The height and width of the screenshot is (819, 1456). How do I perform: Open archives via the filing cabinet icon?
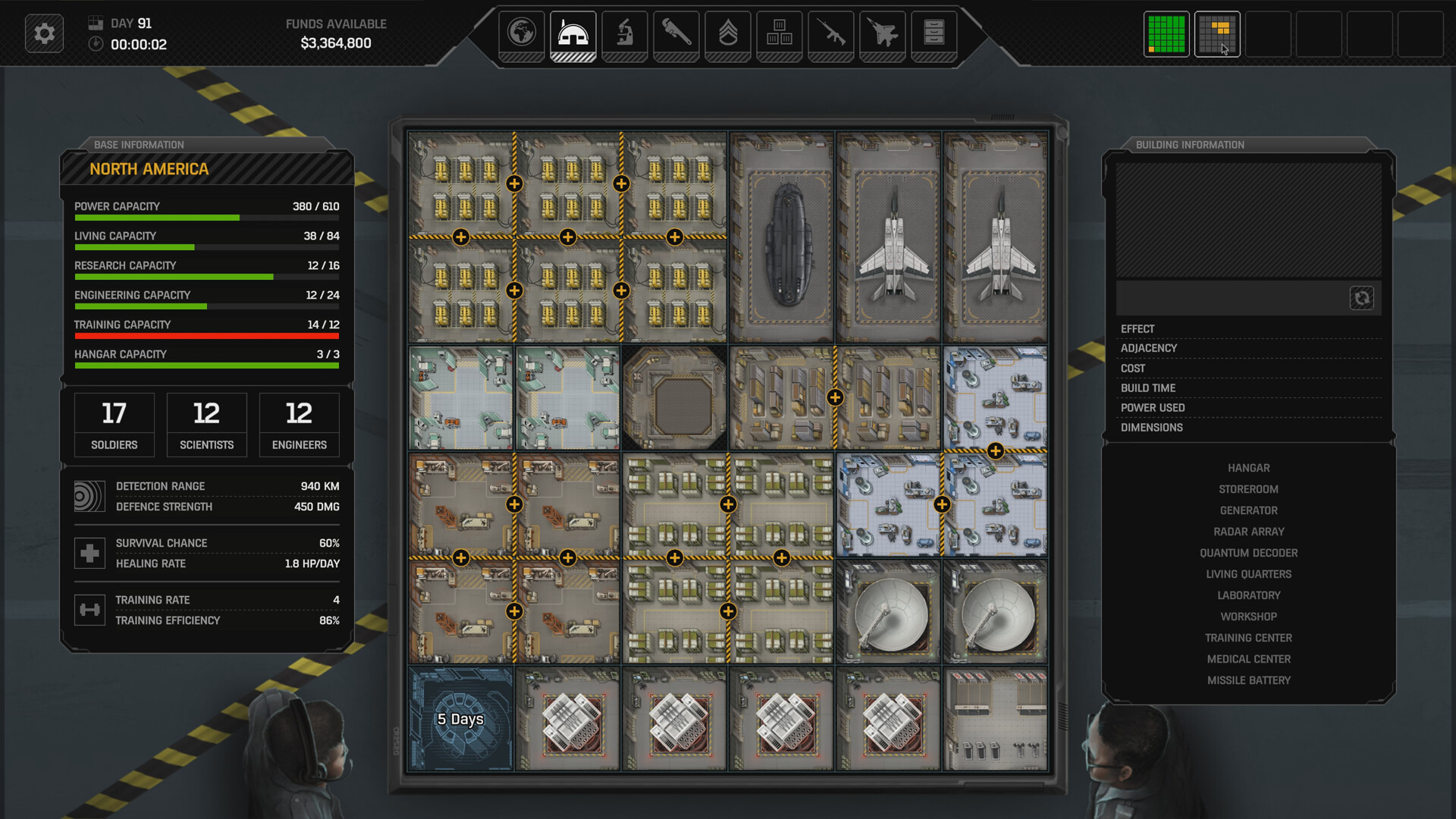tap(934, 33)
